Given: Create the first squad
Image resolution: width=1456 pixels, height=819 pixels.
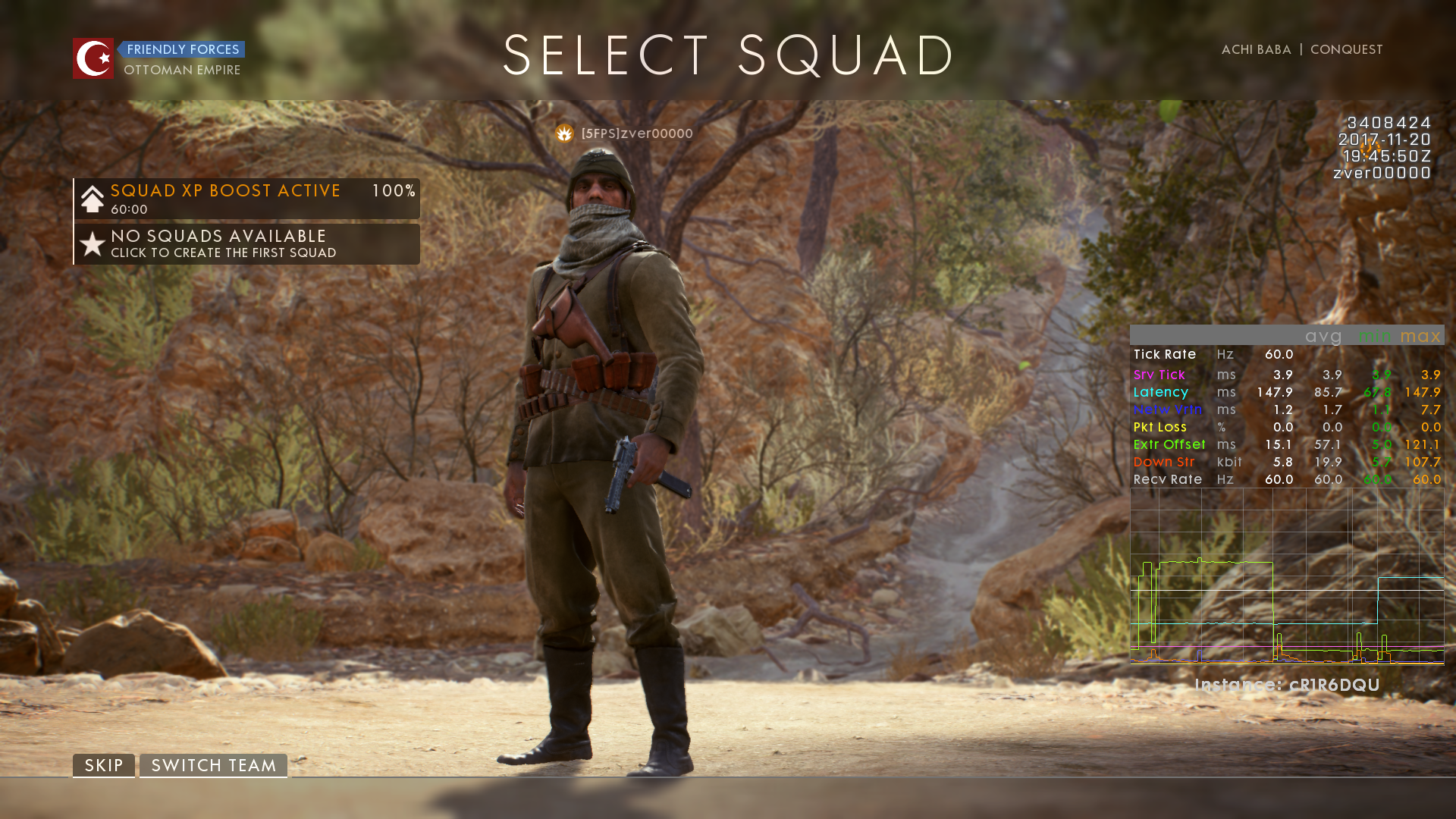Looking at the screenshot, I should click(x=246, y=244).
